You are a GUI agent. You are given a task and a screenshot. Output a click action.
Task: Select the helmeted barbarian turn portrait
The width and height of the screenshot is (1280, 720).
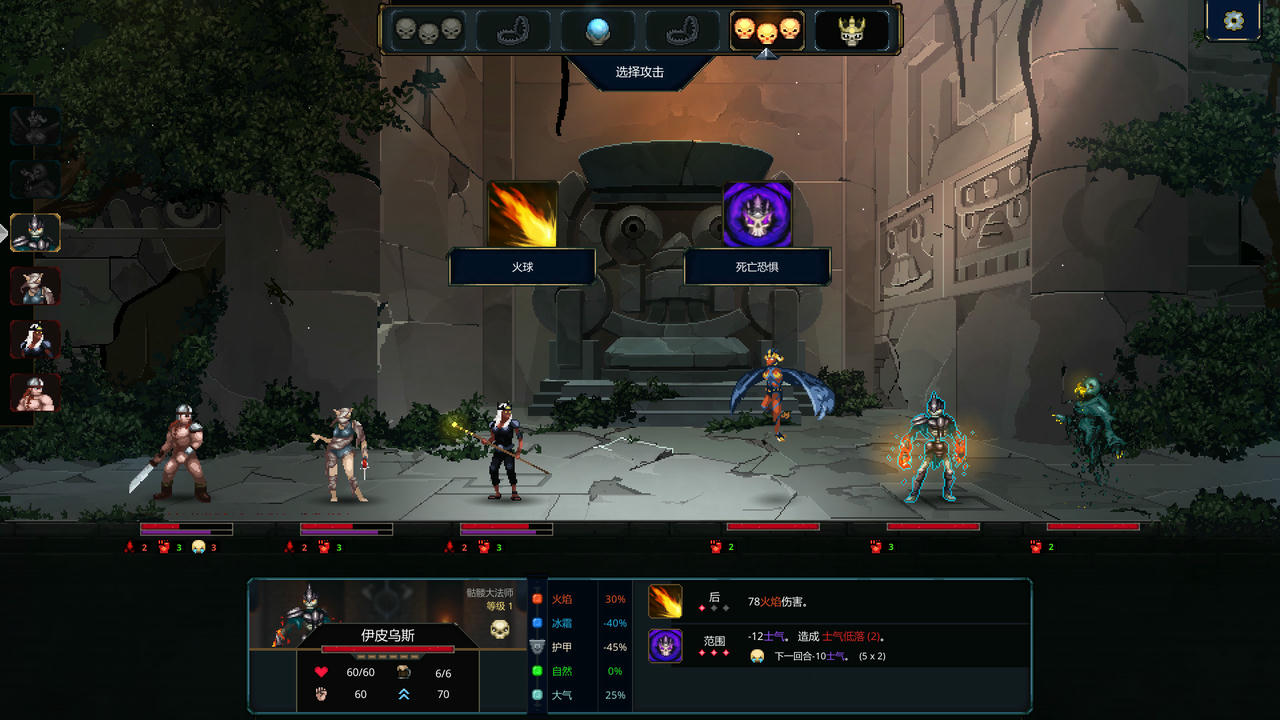pos(35,393)
